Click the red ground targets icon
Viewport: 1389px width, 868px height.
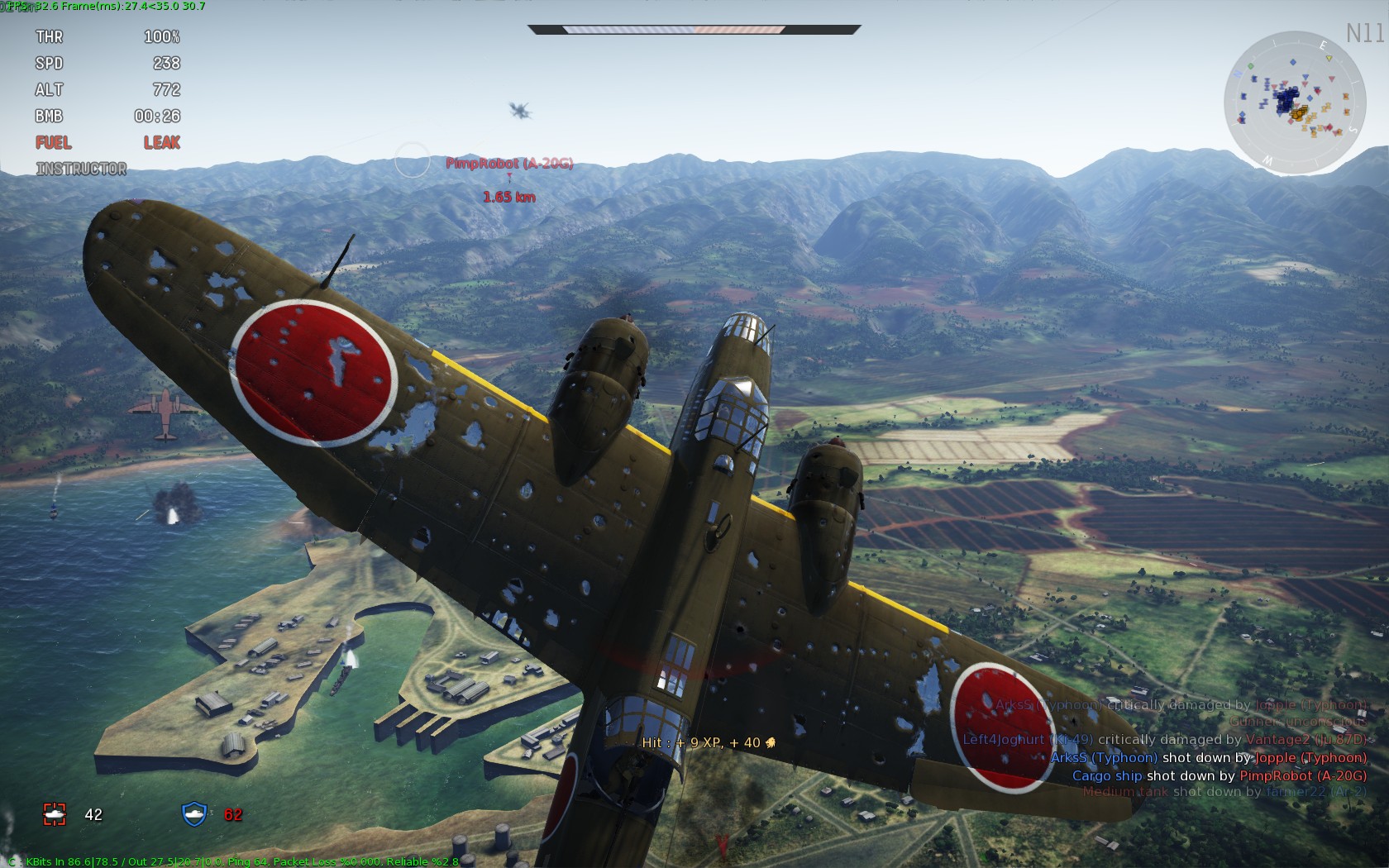pos(55,814)
